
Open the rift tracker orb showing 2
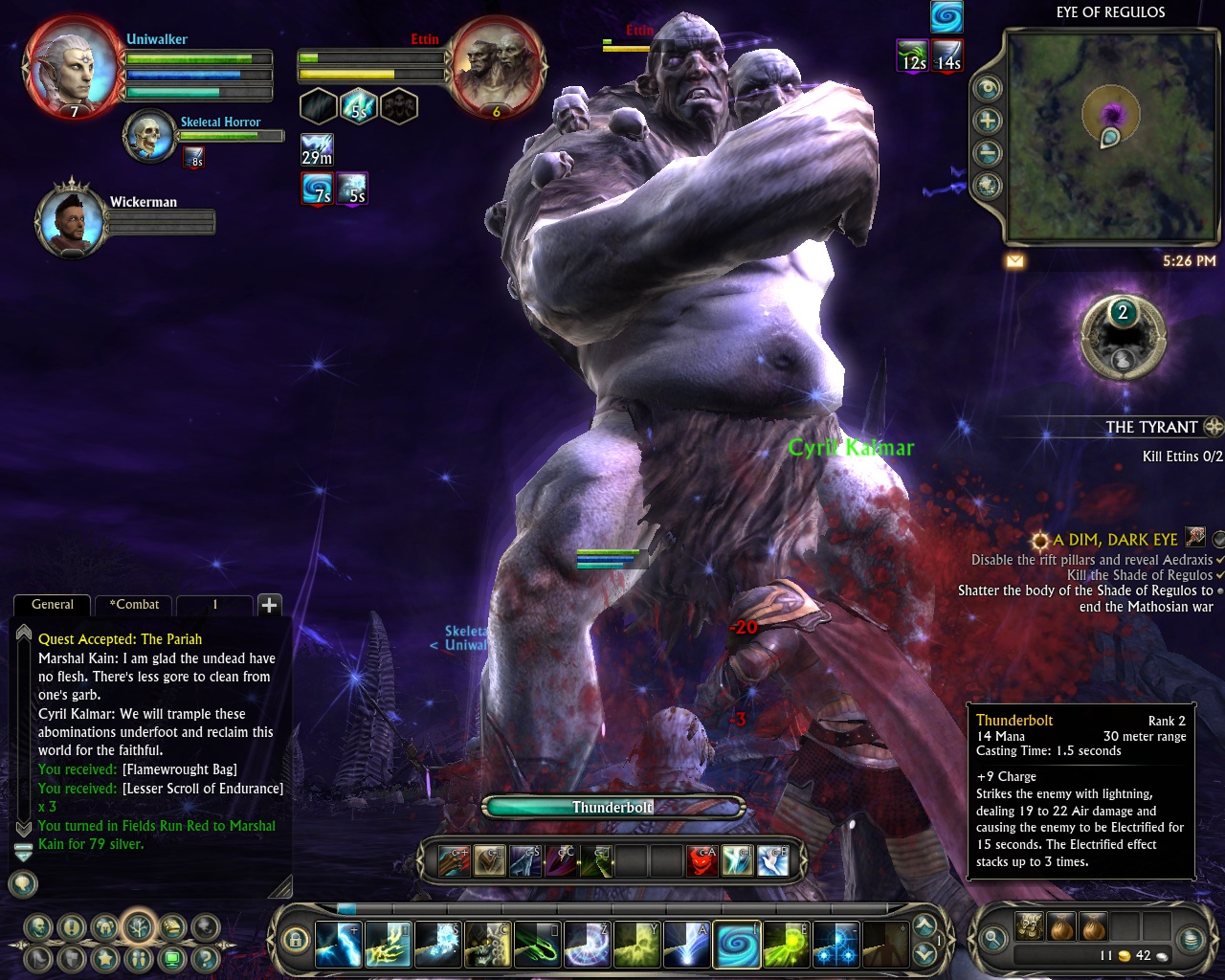[x=1123, y=335]
